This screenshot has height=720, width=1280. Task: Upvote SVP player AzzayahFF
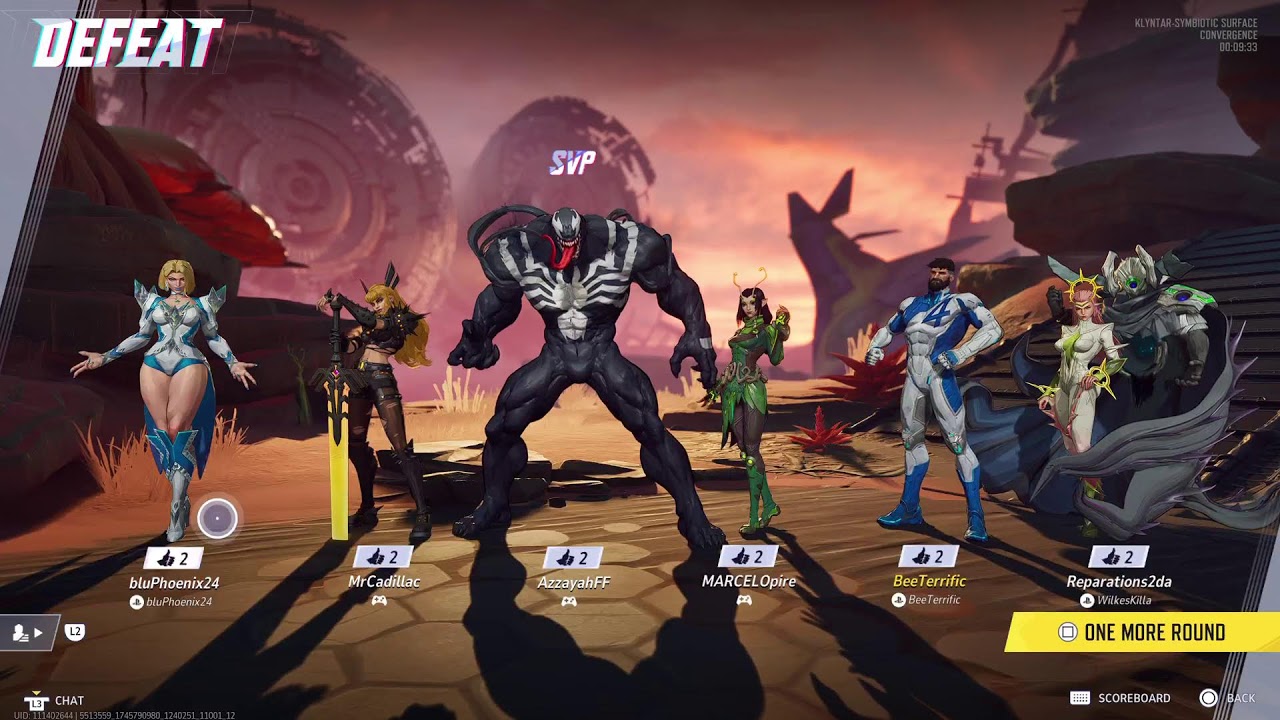click(x=573, y=558)
